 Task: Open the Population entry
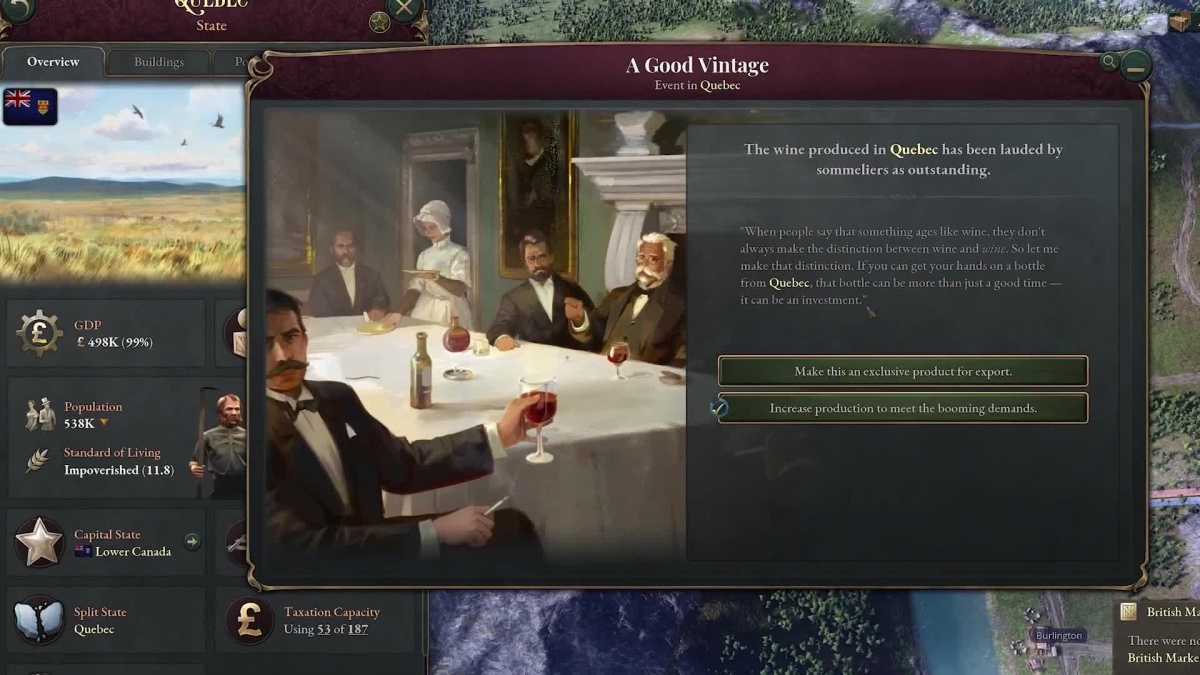[93, 414]
